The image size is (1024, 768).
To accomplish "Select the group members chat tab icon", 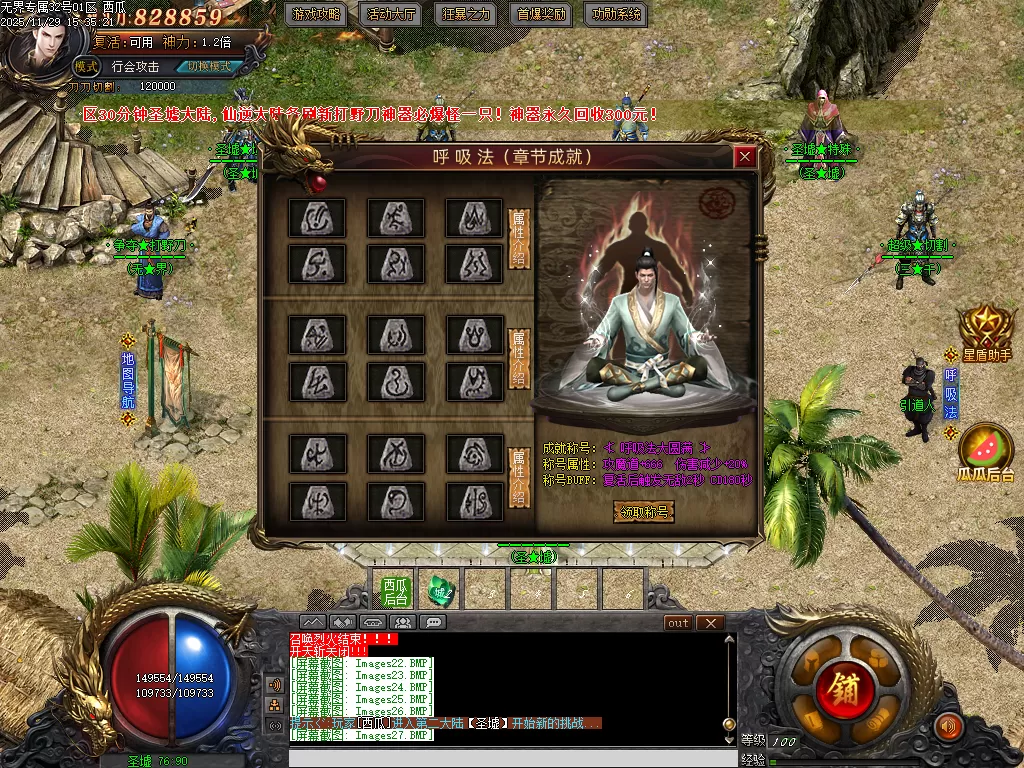I will click(403, 622).
